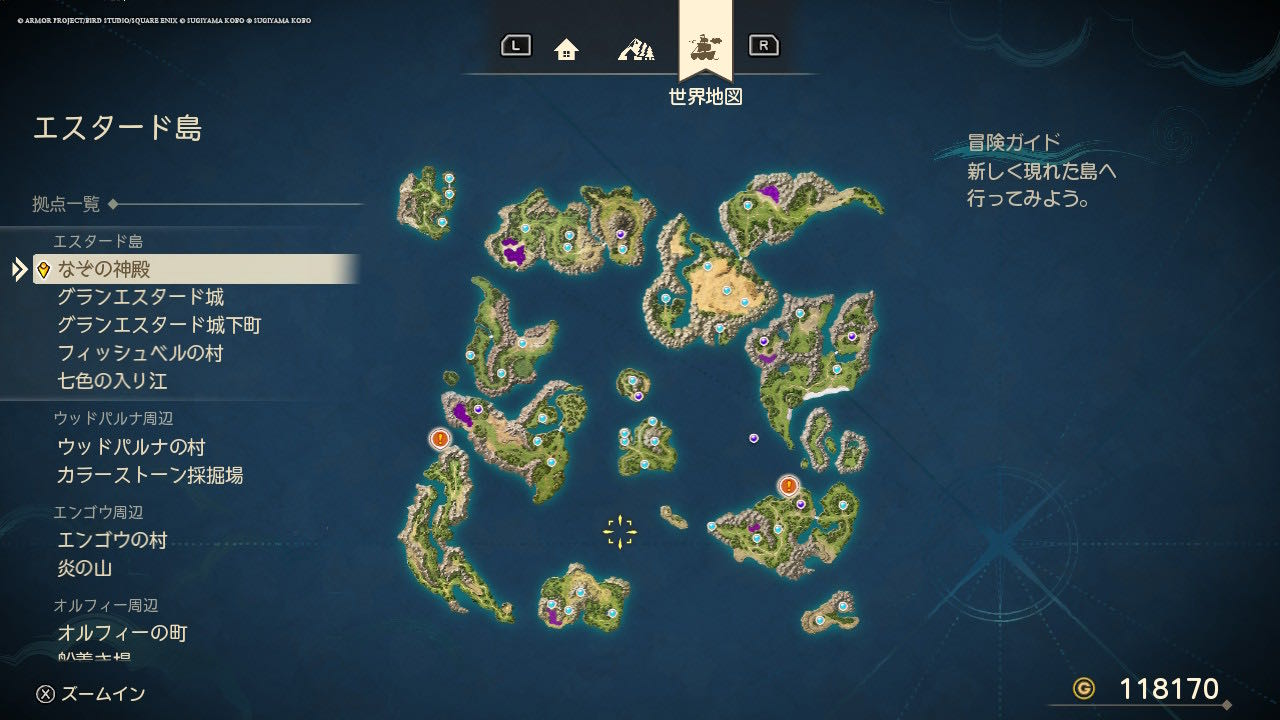Choose グランエスタード城 from the list

[140, 297]
